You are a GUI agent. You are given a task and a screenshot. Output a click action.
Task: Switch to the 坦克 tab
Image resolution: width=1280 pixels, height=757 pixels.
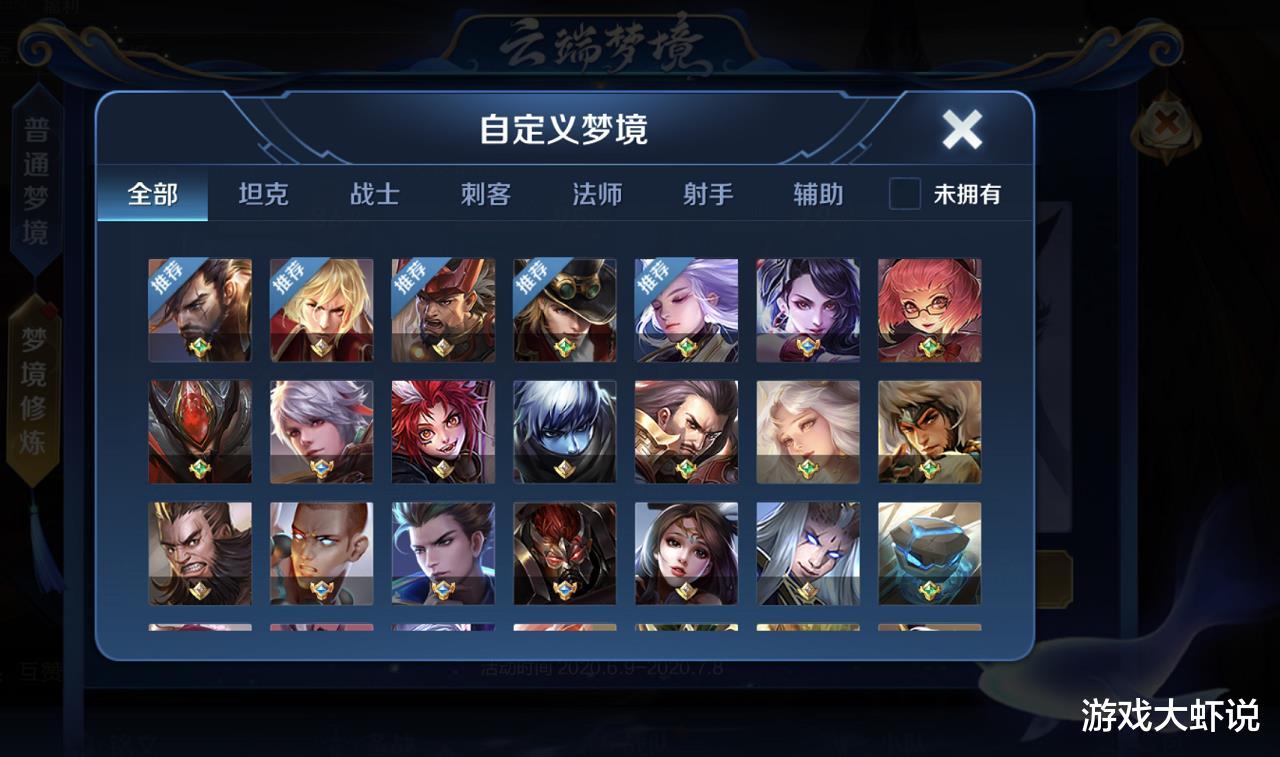263,196
